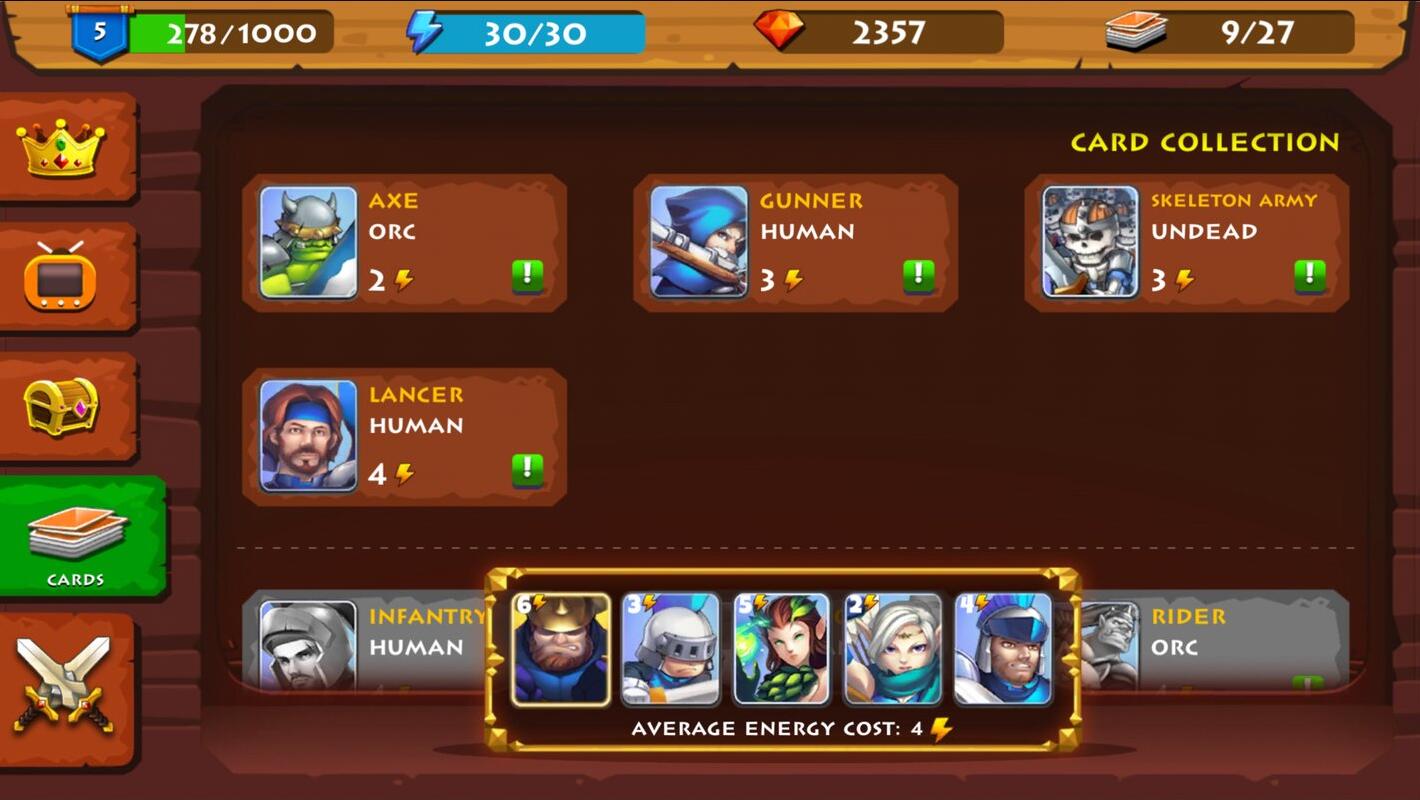
Task: Open the treasure chest tab
Action: click(62, 406)
